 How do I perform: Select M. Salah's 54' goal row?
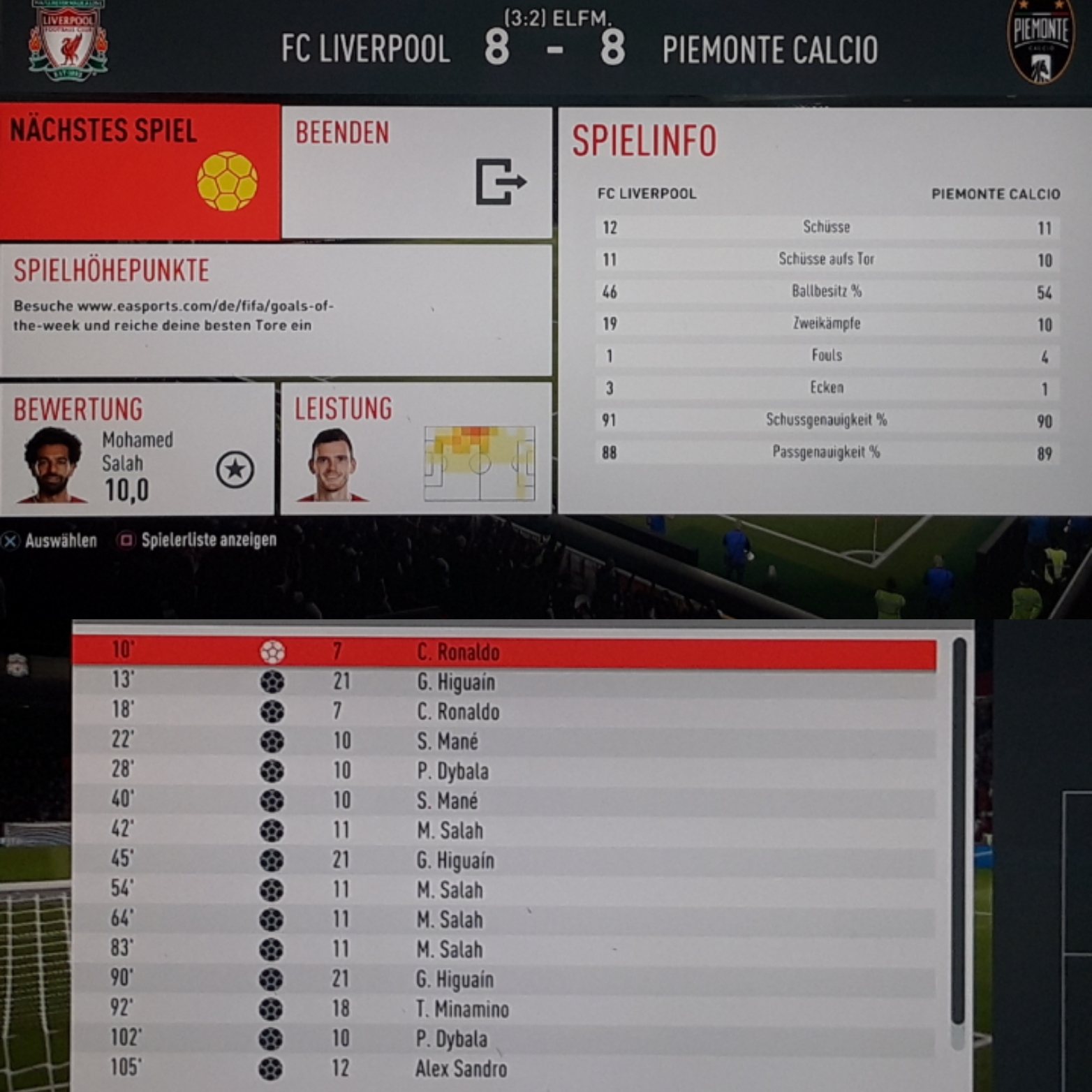pos(504,890)
